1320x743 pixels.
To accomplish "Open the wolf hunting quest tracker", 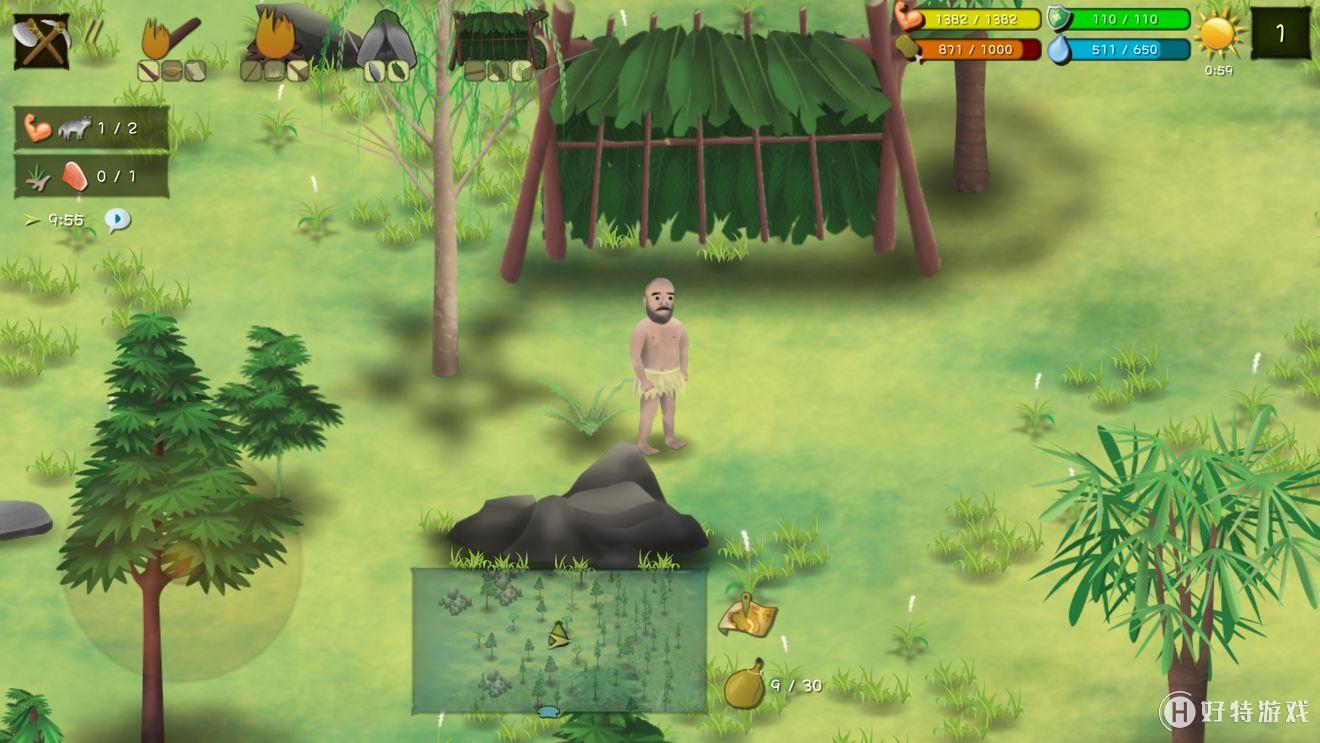I will pos(91,128).
